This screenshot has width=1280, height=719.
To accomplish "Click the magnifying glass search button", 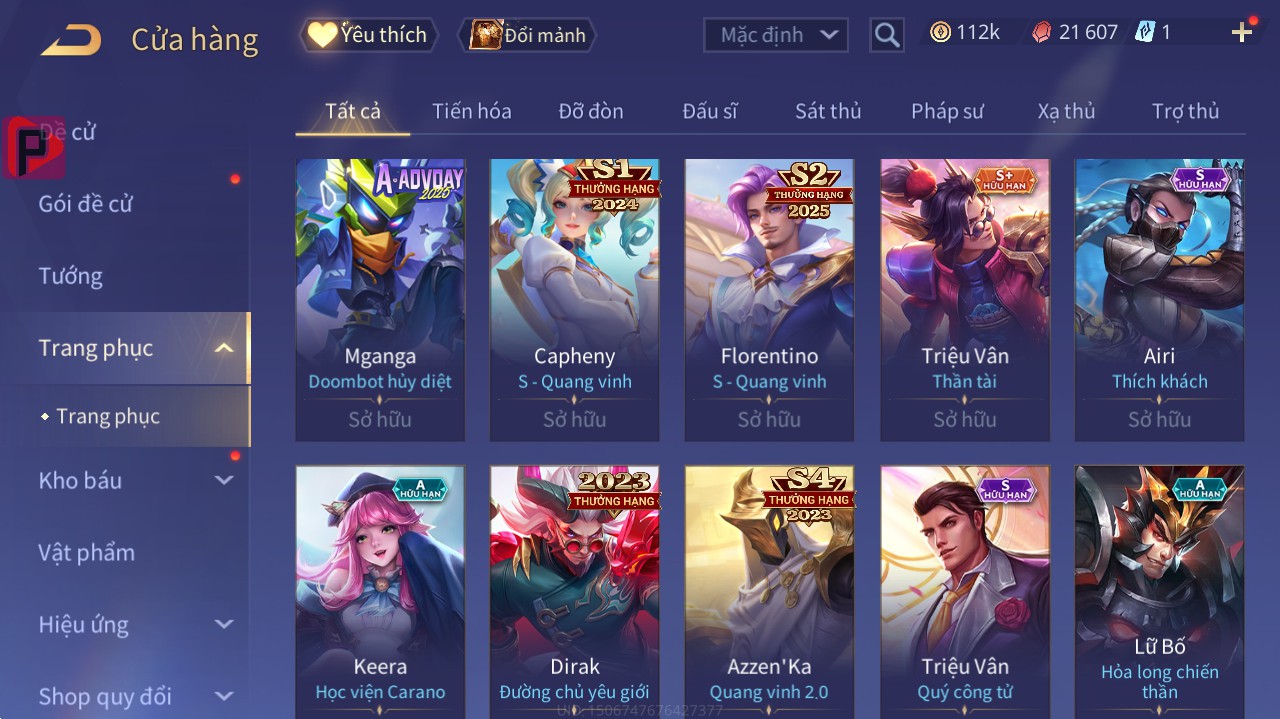I will [886, 35].
